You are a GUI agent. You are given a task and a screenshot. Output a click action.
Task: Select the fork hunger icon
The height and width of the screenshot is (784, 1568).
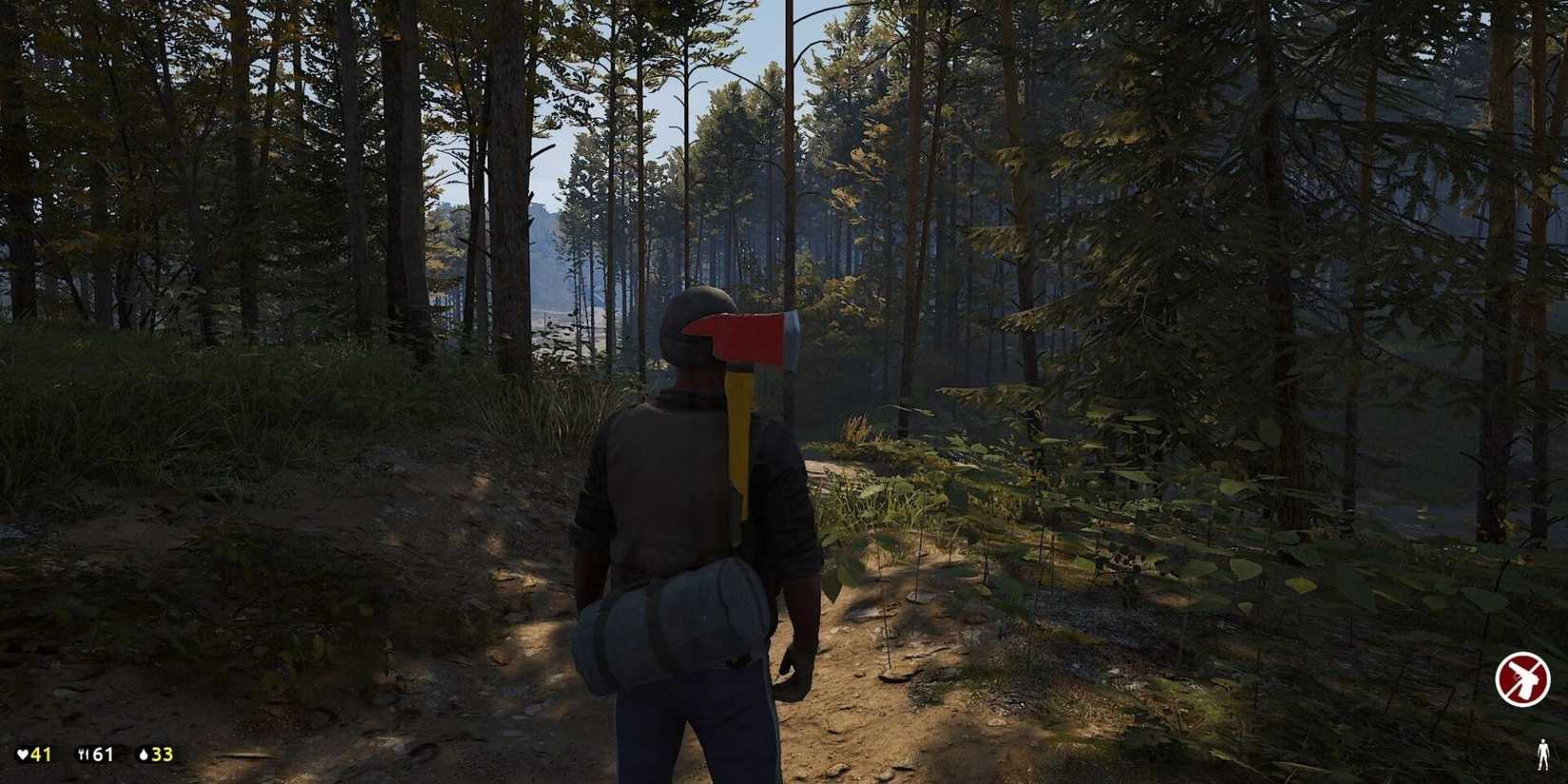pos(83,754)
